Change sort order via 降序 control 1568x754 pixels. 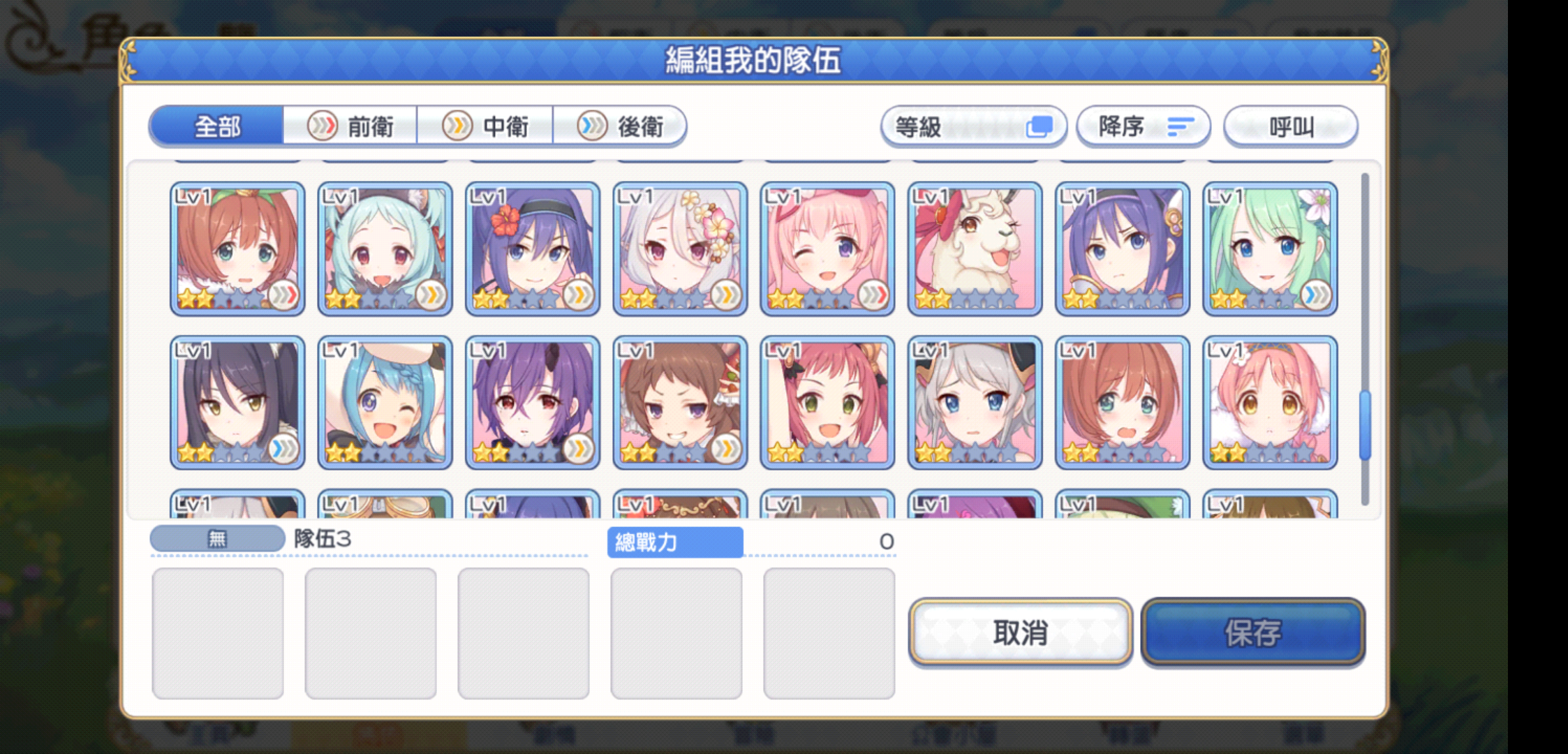point(1144,126)
